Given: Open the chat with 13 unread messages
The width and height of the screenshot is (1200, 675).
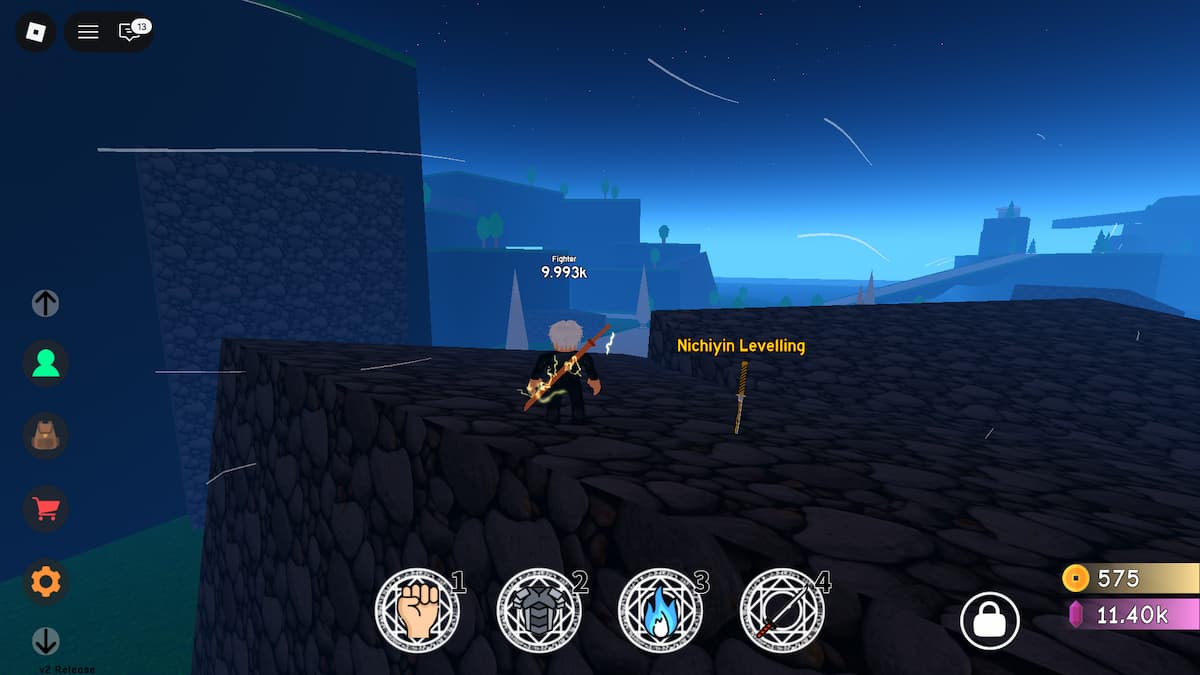Looking at the screenshot, I should (130, 32).
